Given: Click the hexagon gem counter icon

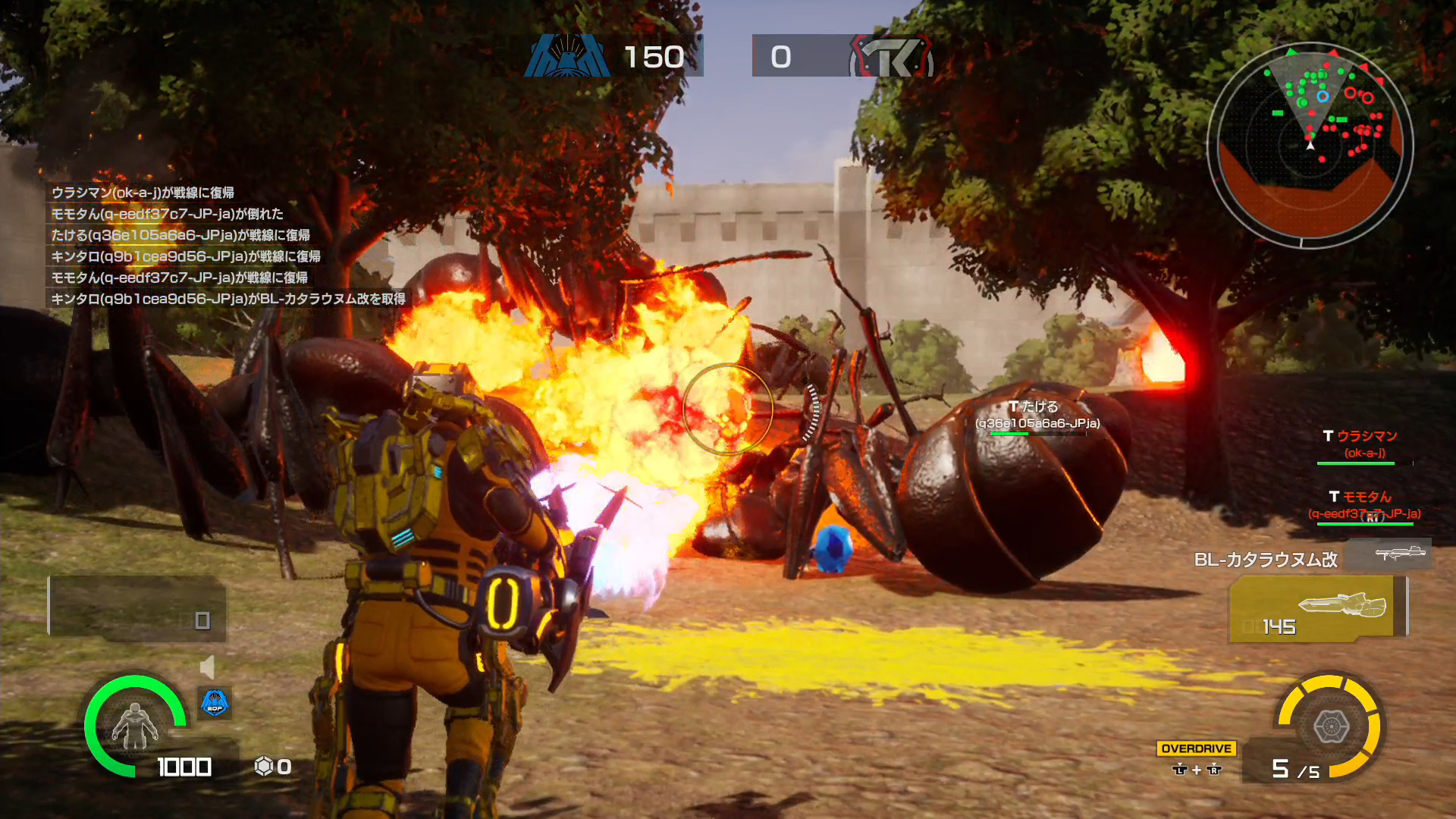Looking at the screenshot, I should [263, 767].
